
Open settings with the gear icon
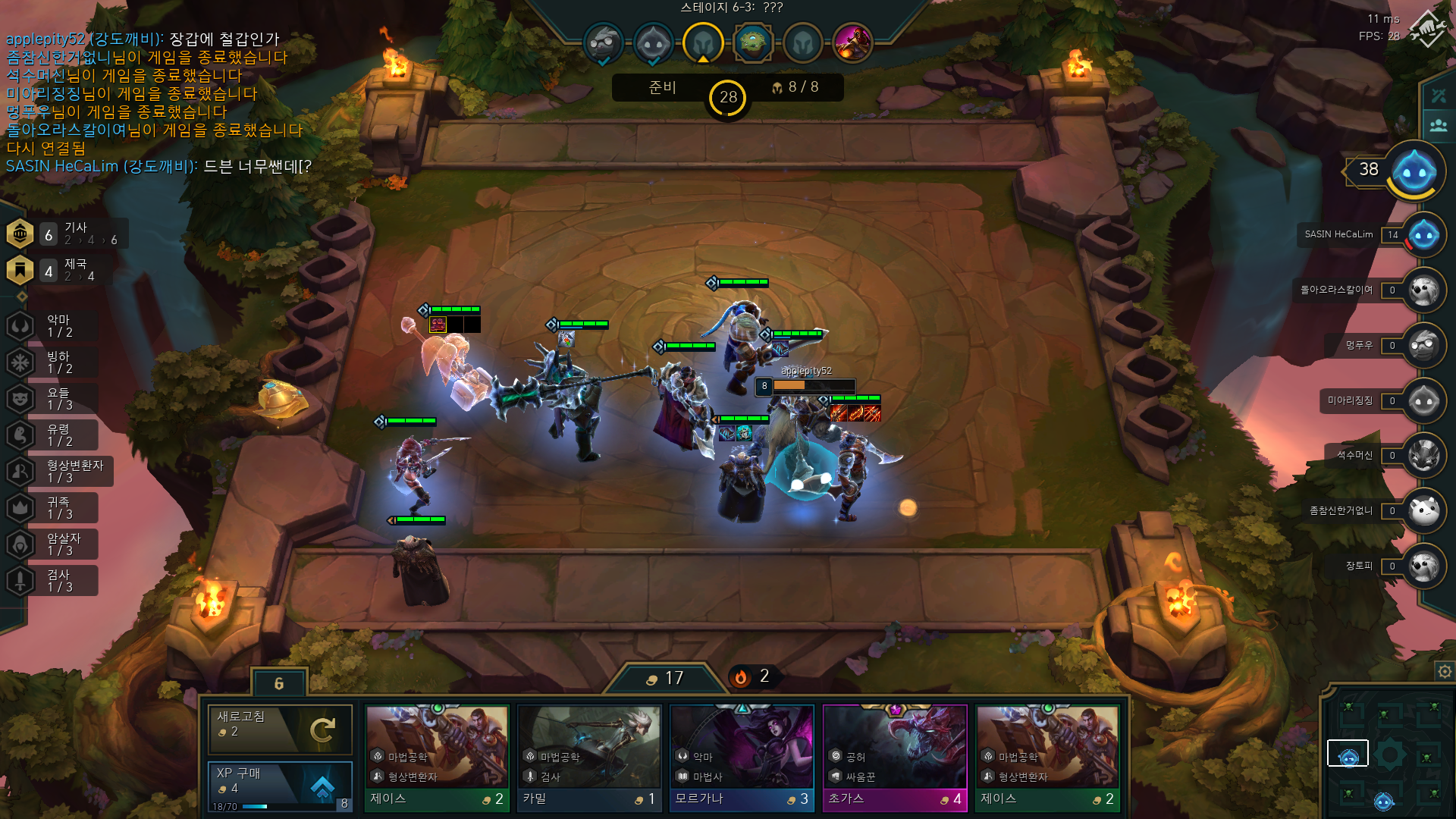(x=1445, y=671)
